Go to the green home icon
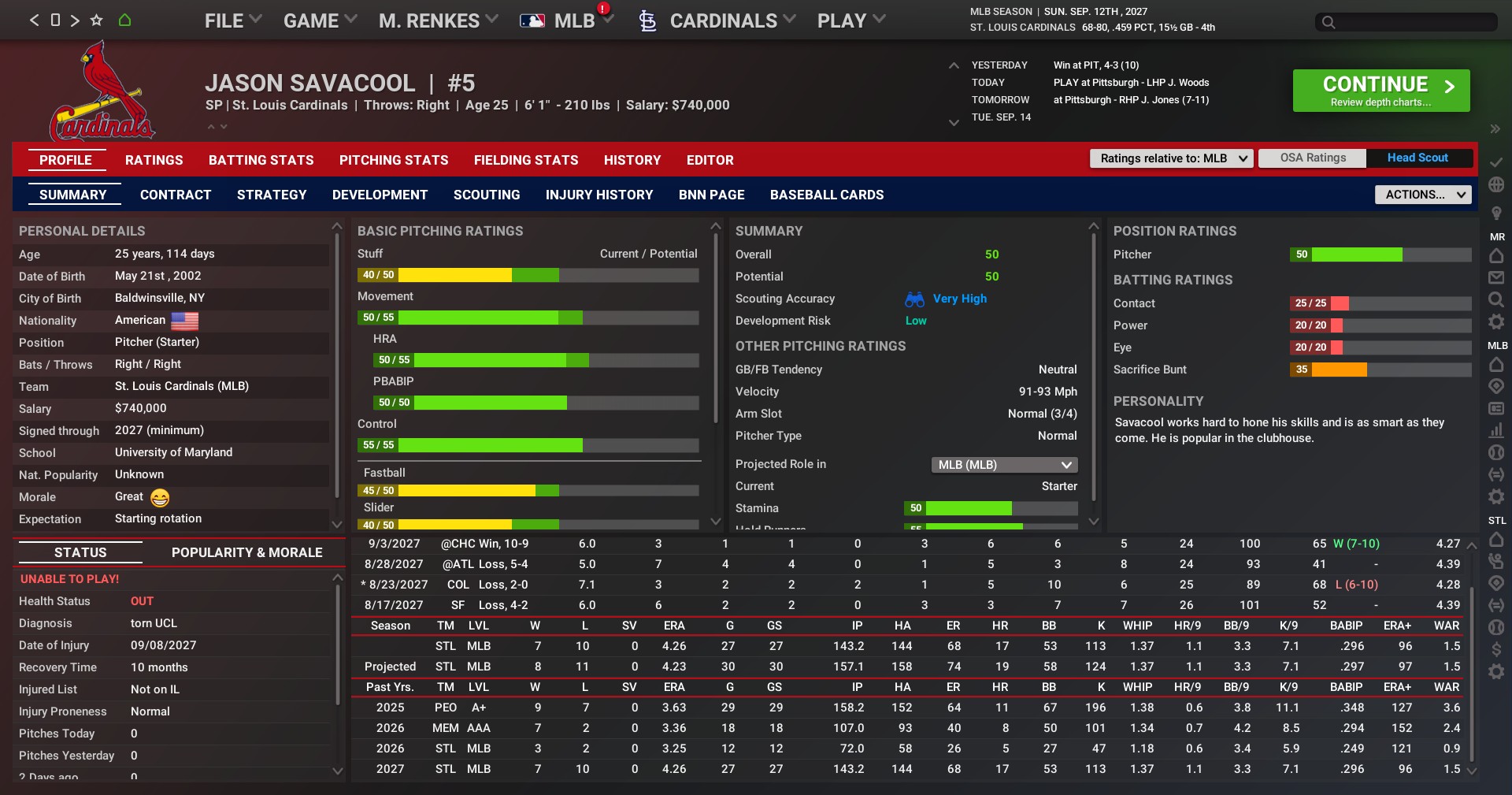 coord(124,20)
